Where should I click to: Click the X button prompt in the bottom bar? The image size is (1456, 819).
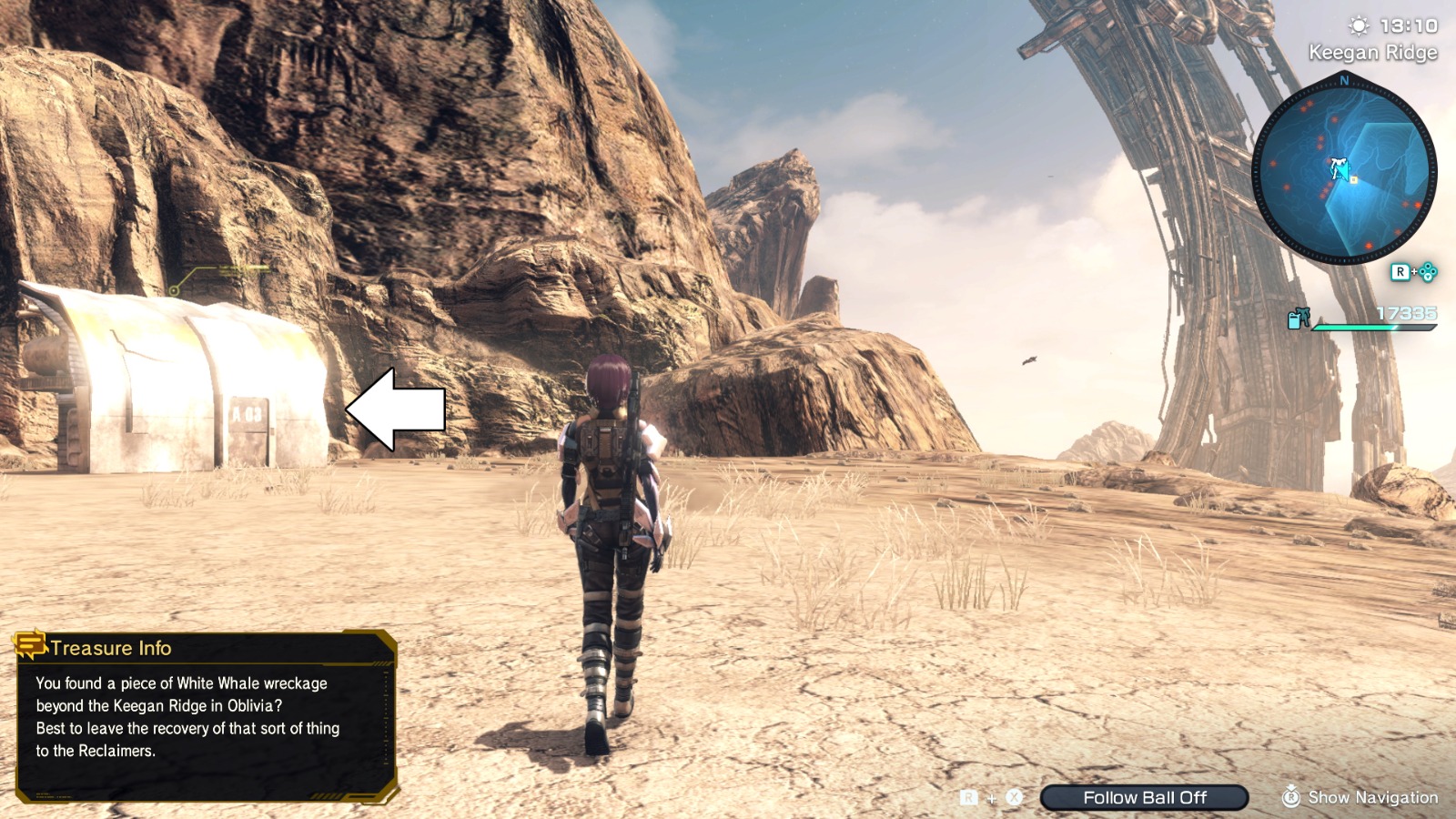point(1014,797)
